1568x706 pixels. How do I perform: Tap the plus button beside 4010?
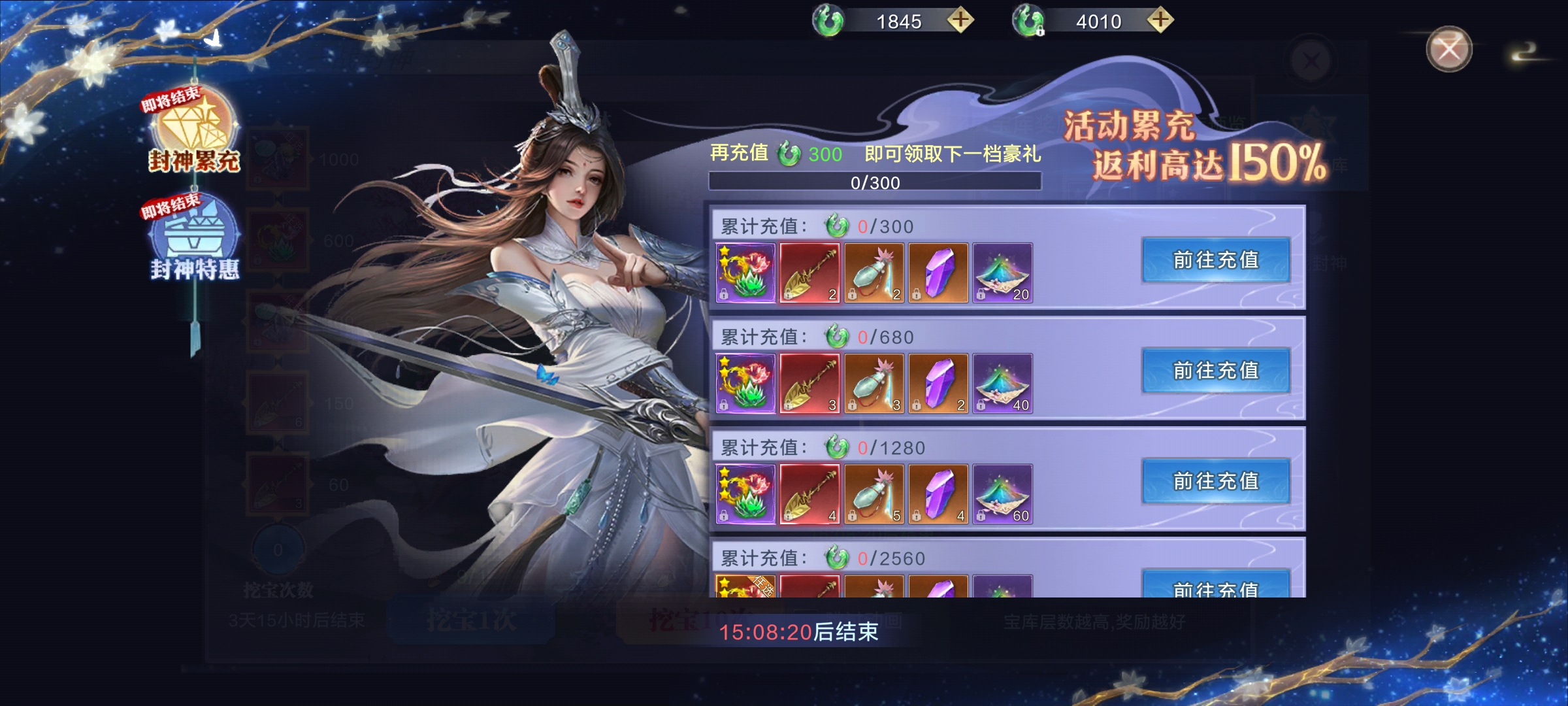pos(1160,20)
